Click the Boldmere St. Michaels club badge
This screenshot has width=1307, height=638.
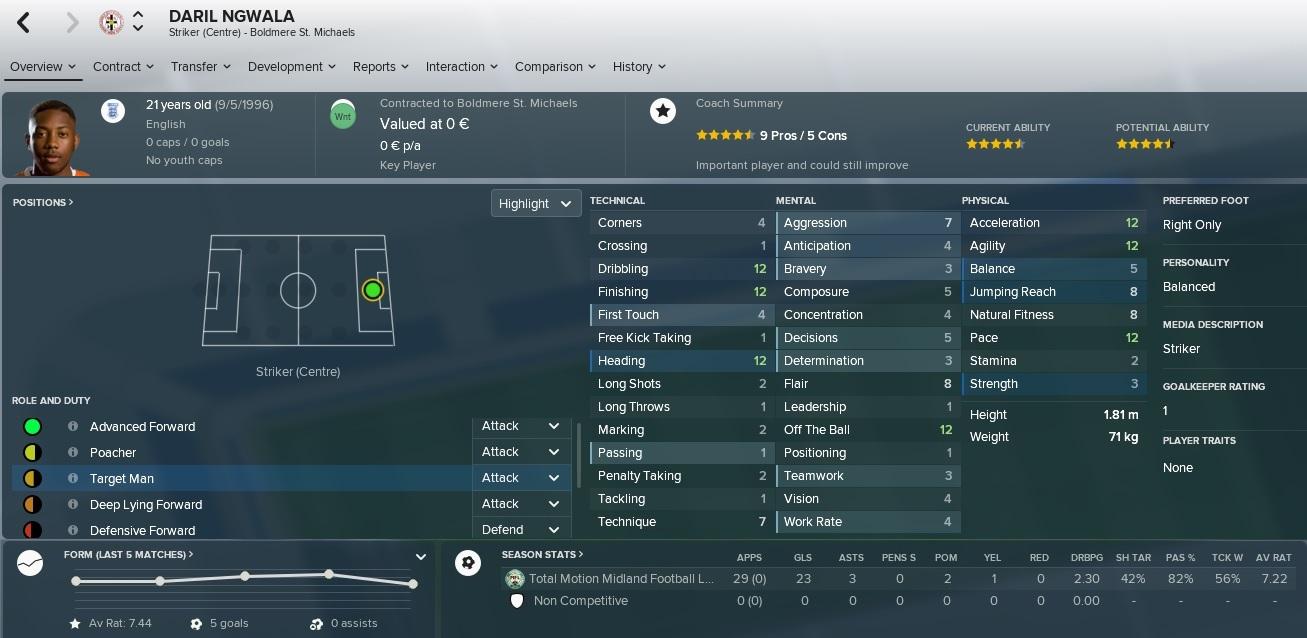point(111,22)
